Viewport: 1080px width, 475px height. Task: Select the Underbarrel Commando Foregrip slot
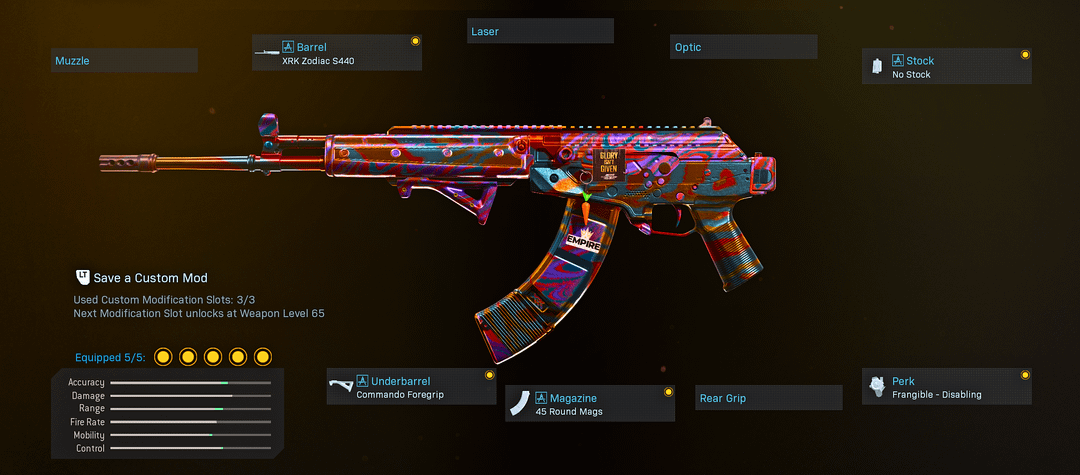click(411, 387)
